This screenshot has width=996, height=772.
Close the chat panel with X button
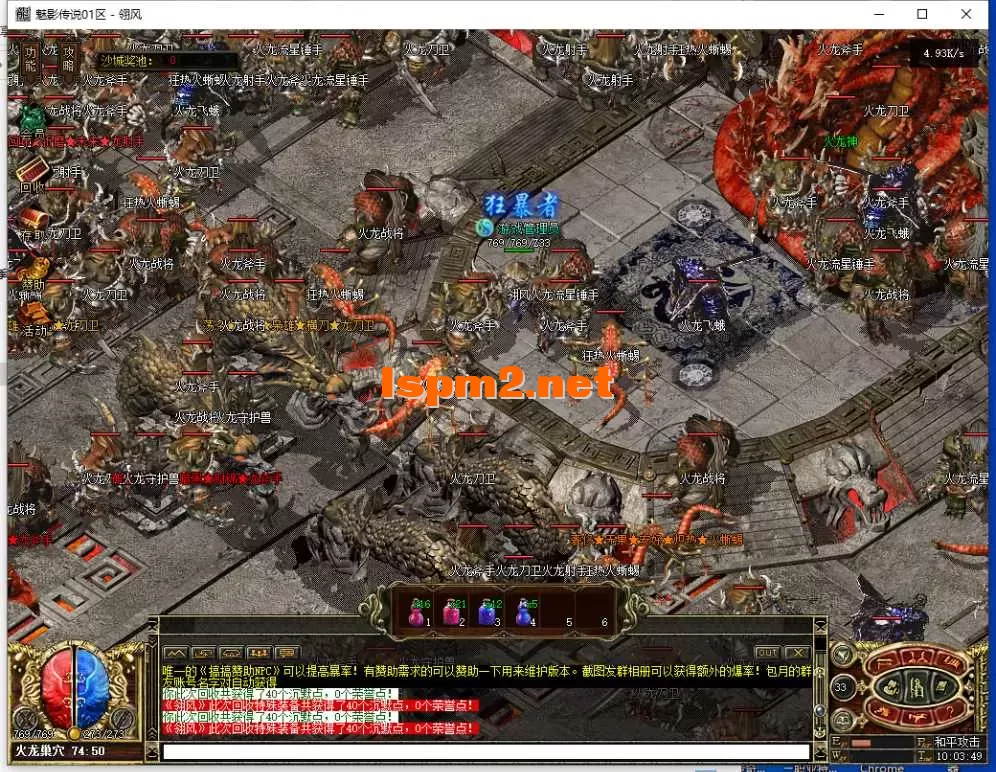click(795, 652)
